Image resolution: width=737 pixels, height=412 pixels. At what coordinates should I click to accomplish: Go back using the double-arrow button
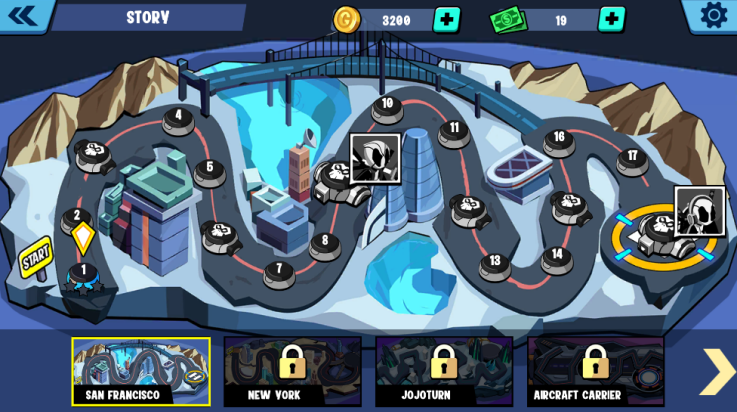[x=22, y=15]
